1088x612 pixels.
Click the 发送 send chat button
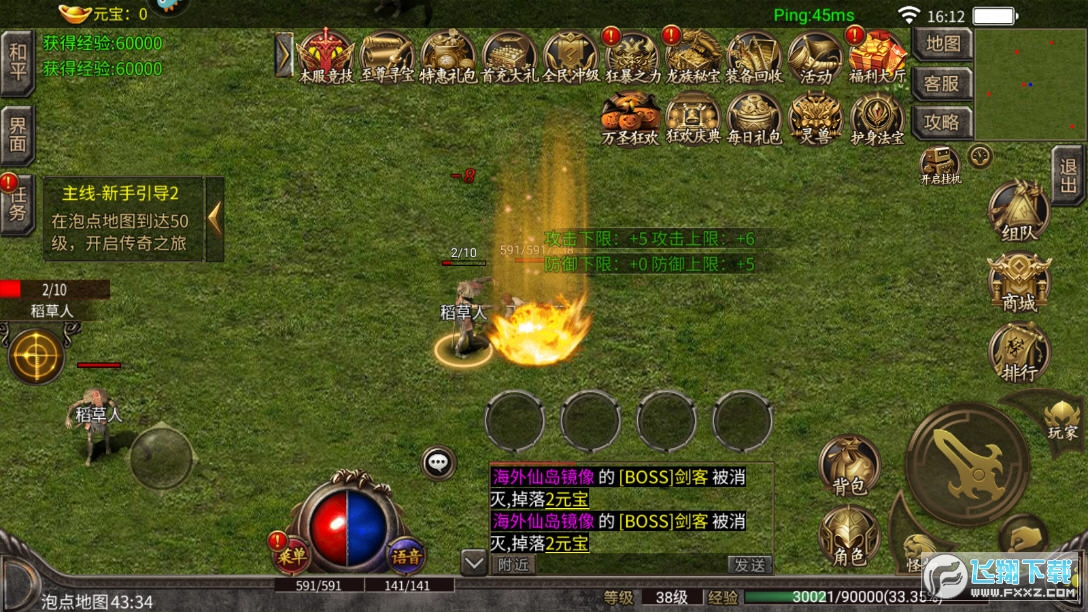[x=749, y=565]
